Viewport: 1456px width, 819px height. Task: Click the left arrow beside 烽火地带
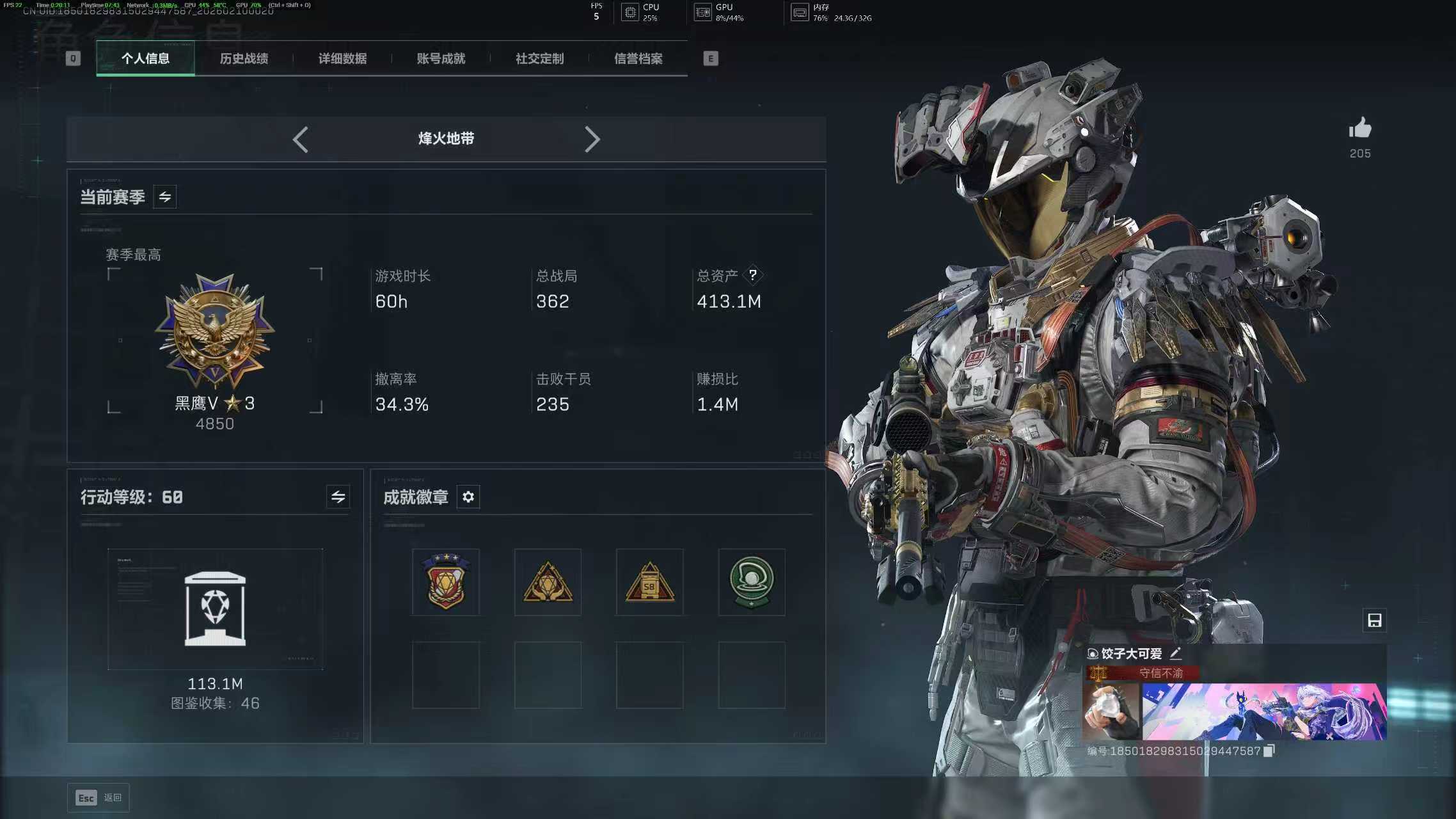point(300,139)
